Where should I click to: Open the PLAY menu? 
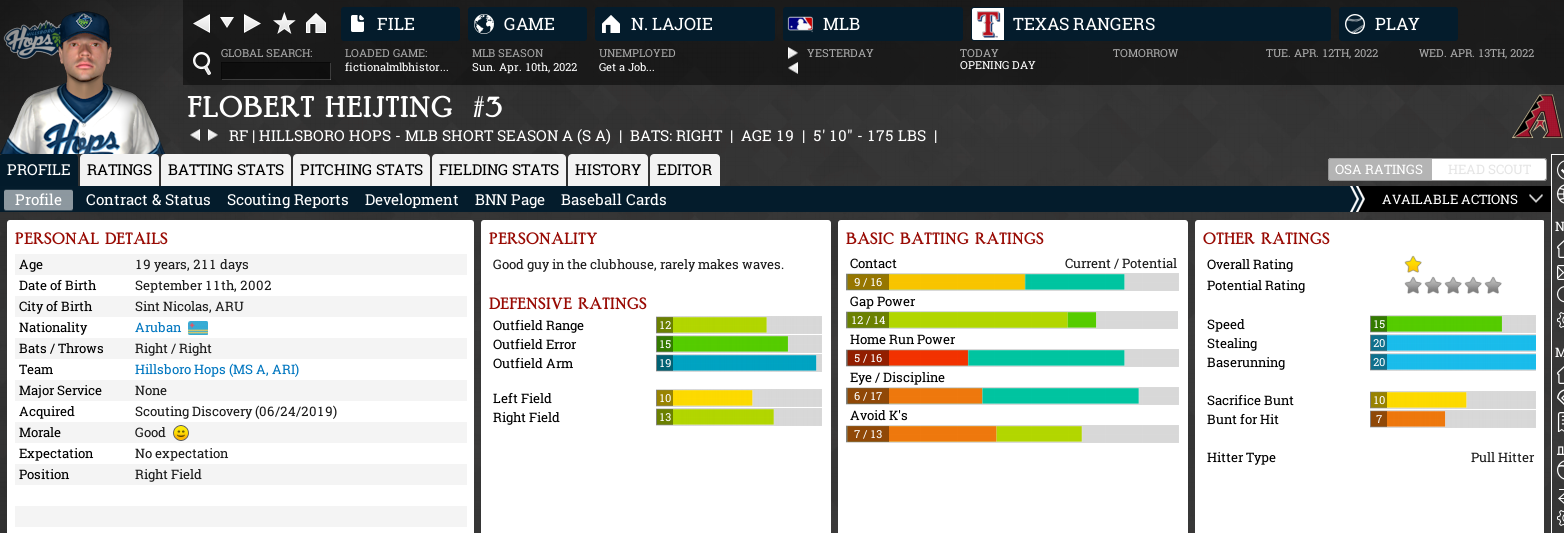pos(1397,24)
